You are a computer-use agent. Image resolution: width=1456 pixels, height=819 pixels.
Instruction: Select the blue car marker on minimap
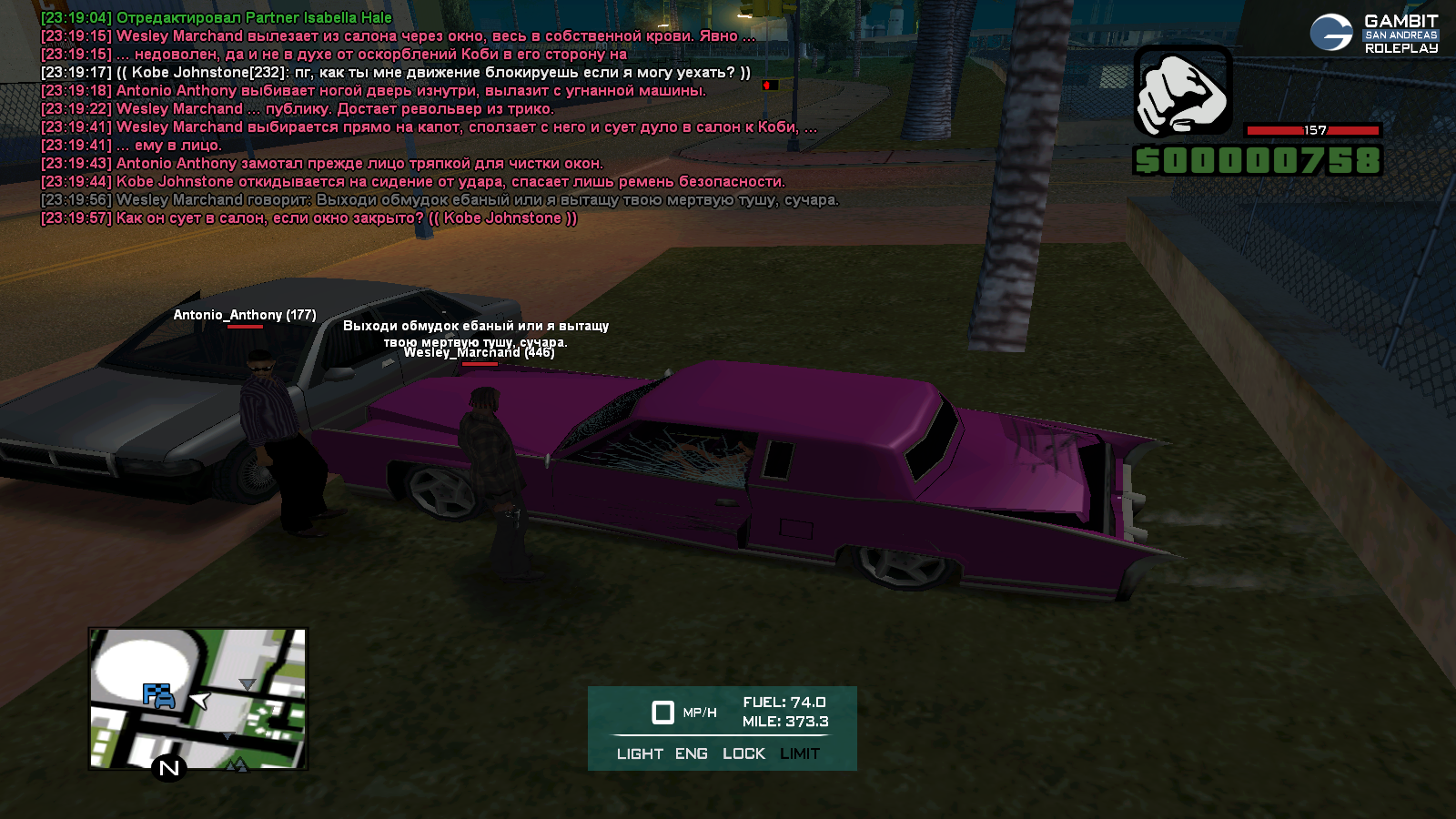click(158, 696)
